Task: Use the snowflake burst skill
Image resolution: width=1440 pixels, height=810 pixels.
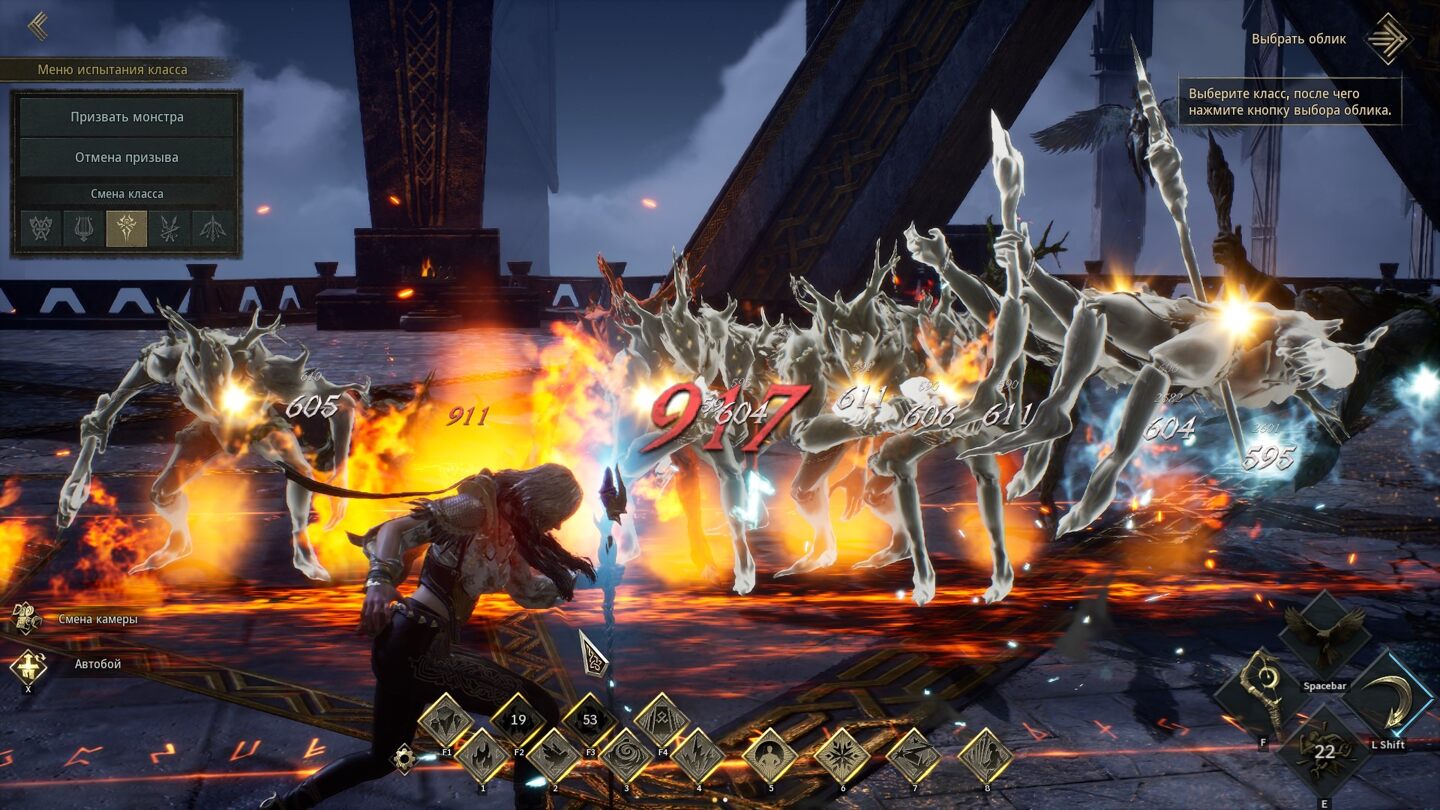Action: tap(842, 756)
